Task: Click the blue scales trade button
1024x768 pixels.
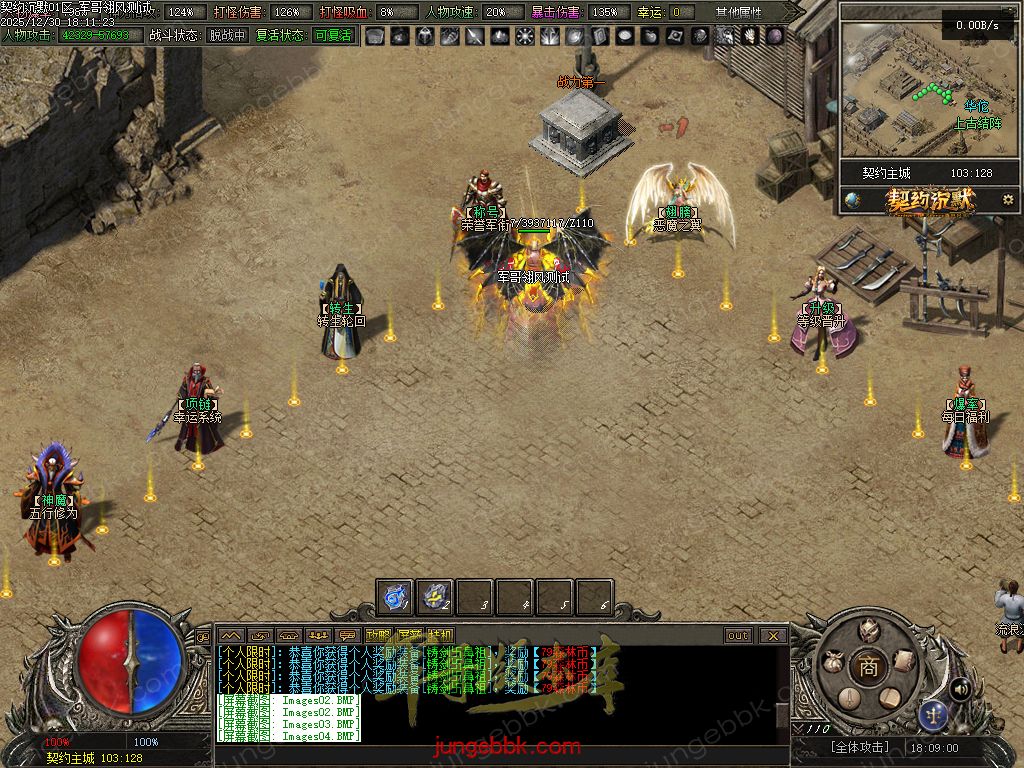Action: (934, 714)
